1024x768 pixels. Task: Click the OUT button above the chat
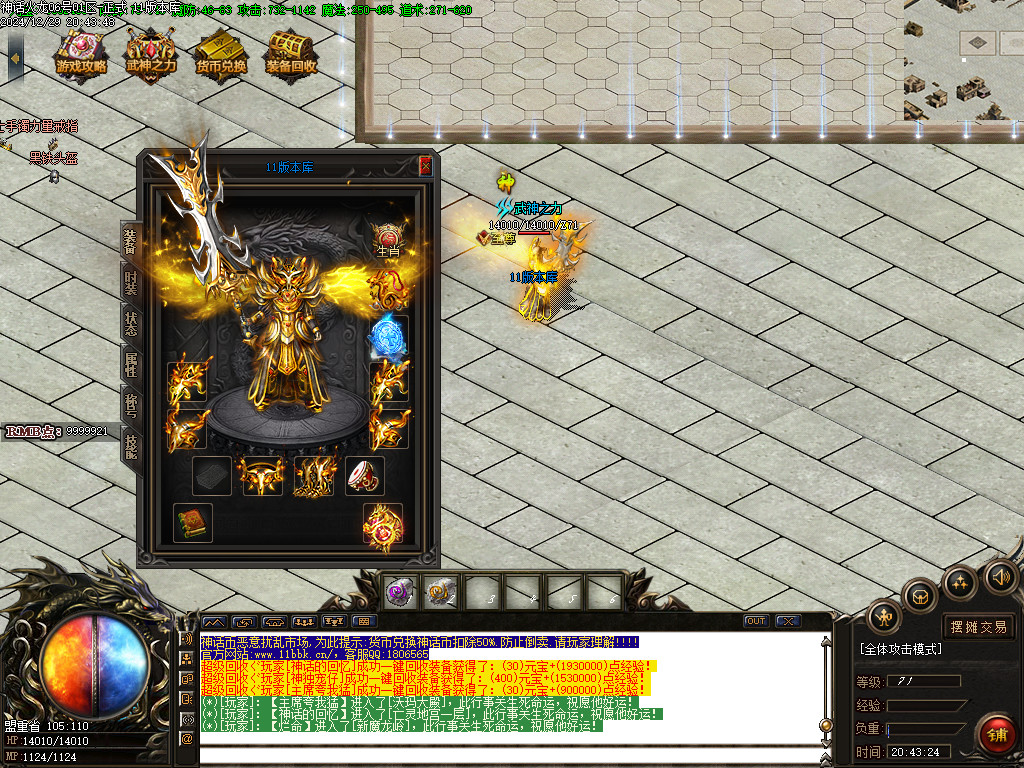(x=756, y=621)
